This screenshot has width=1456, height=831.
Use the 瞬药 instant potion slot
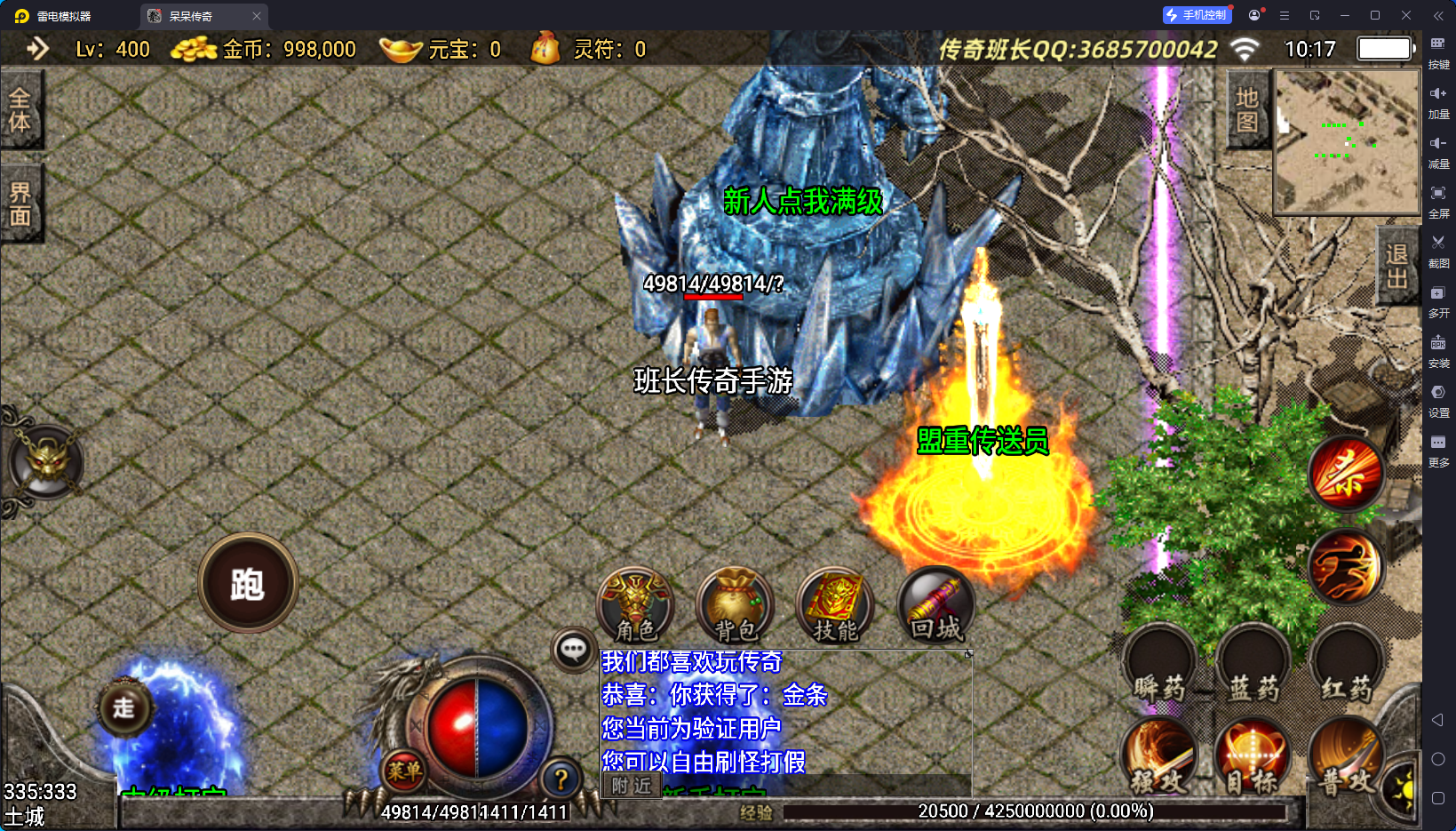pos(1159,665)
